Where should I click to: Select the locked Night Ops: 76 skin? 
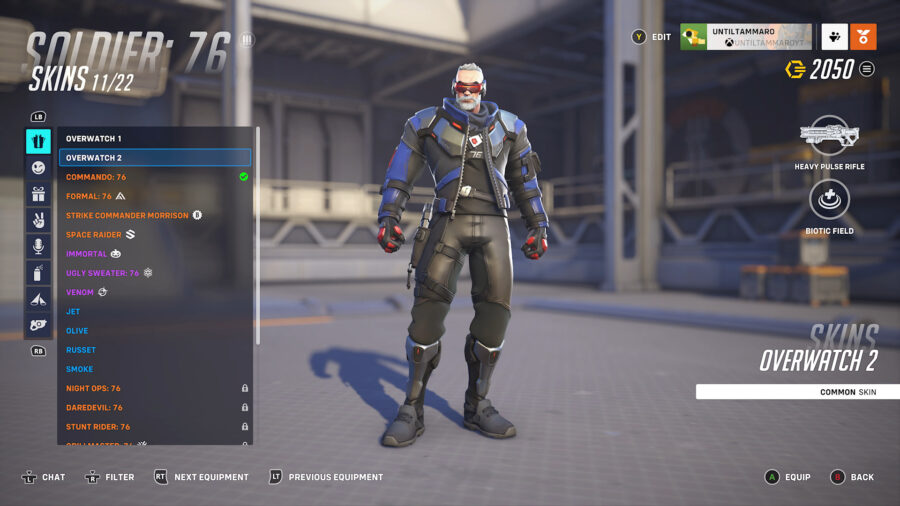pyautogui.click(x=93, y=388)
